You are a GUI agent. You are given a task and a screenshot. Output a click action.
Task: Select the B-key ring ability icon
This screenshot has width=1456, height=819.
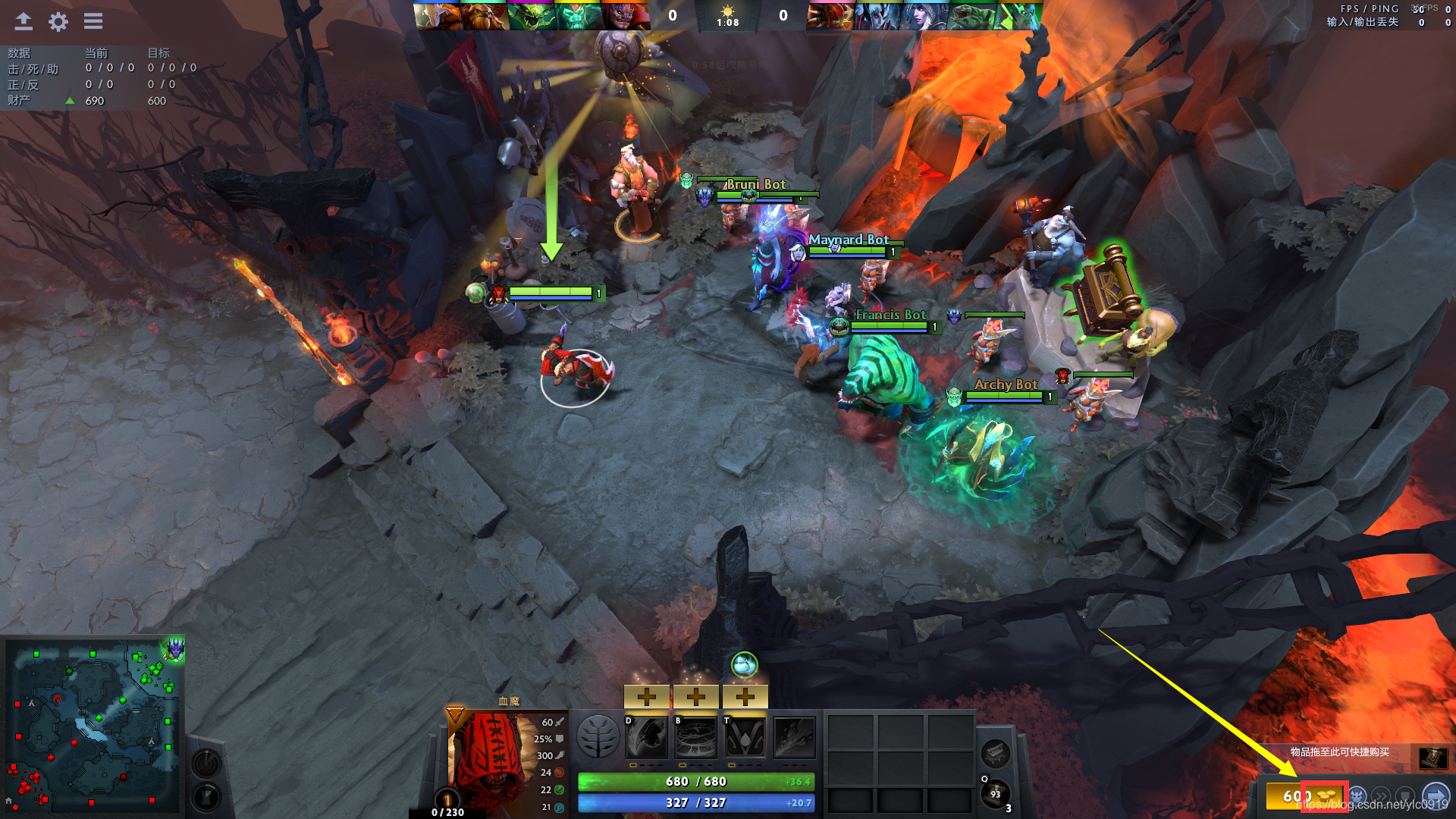696,737
